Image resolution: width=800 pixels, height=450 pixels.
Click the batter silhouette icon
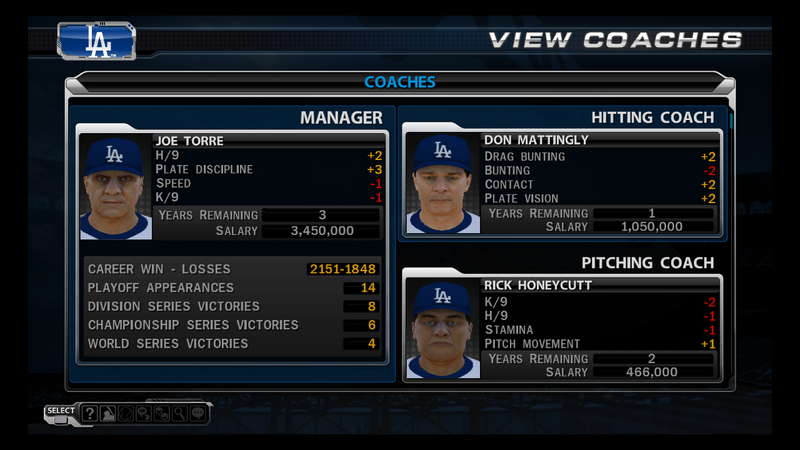click(108, 412)
